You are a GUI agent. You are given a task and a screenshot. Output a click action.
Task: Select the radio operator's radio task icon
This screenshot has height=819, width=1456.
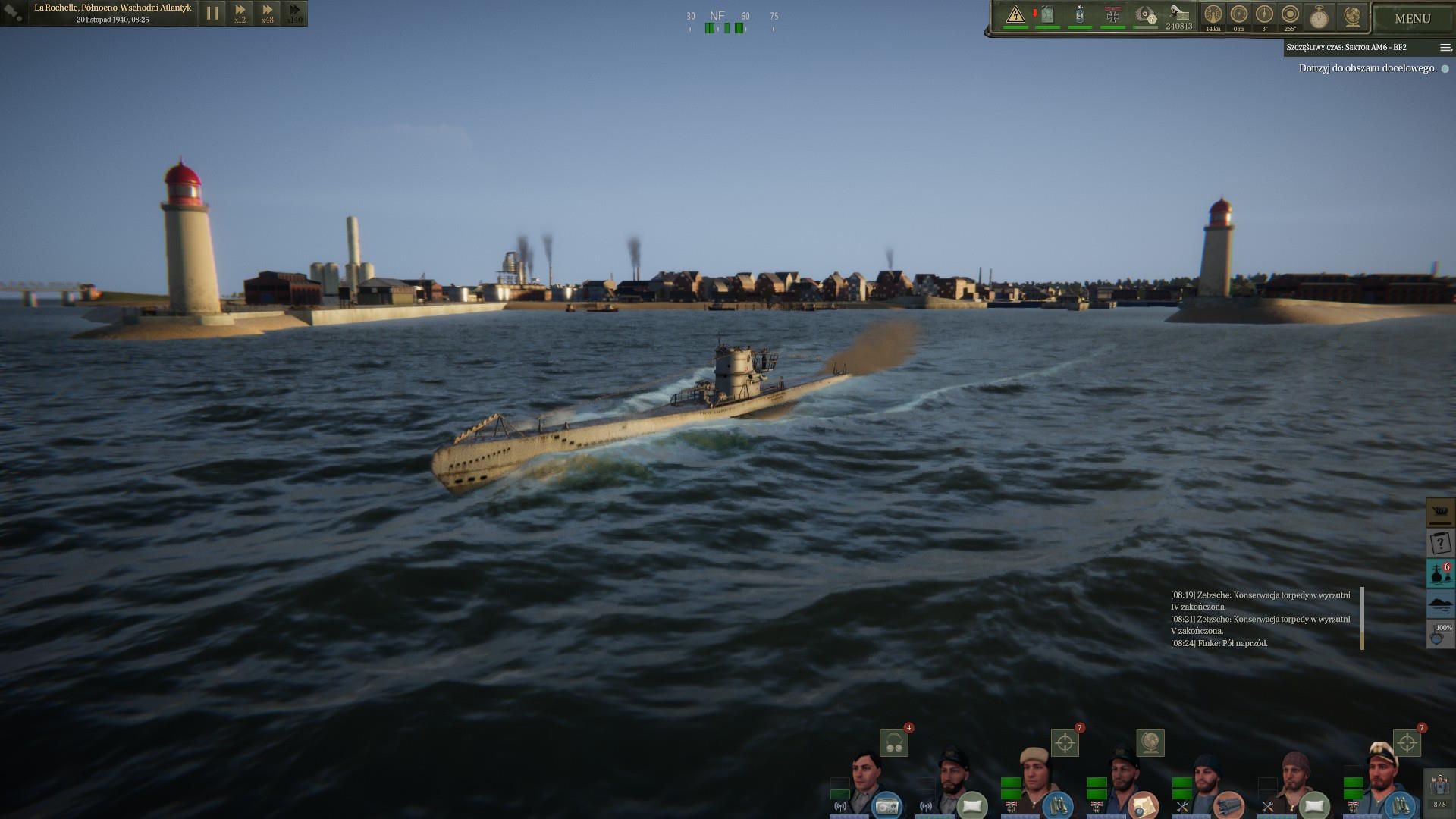(x=886, y=805)
